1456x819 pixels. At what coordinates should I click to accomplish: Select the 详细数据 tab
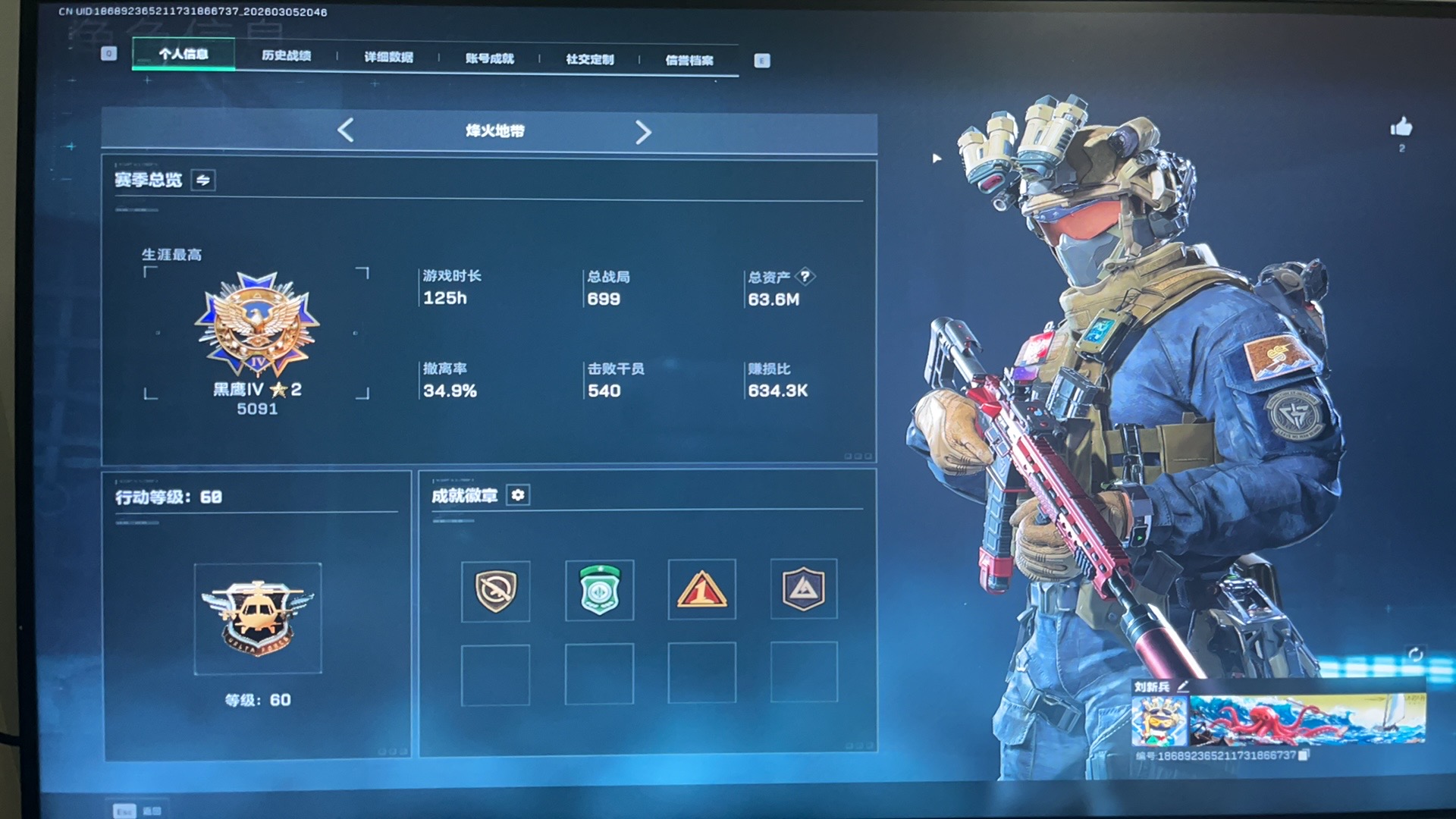coord(388,57)
